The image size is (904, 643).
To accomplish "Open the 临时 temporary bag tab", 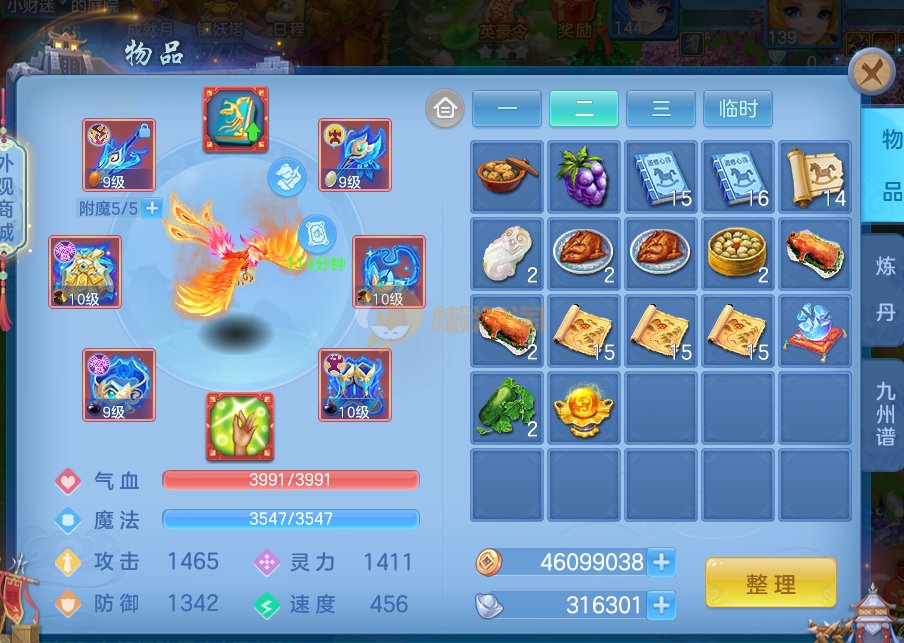I will (x=738, y=109).
